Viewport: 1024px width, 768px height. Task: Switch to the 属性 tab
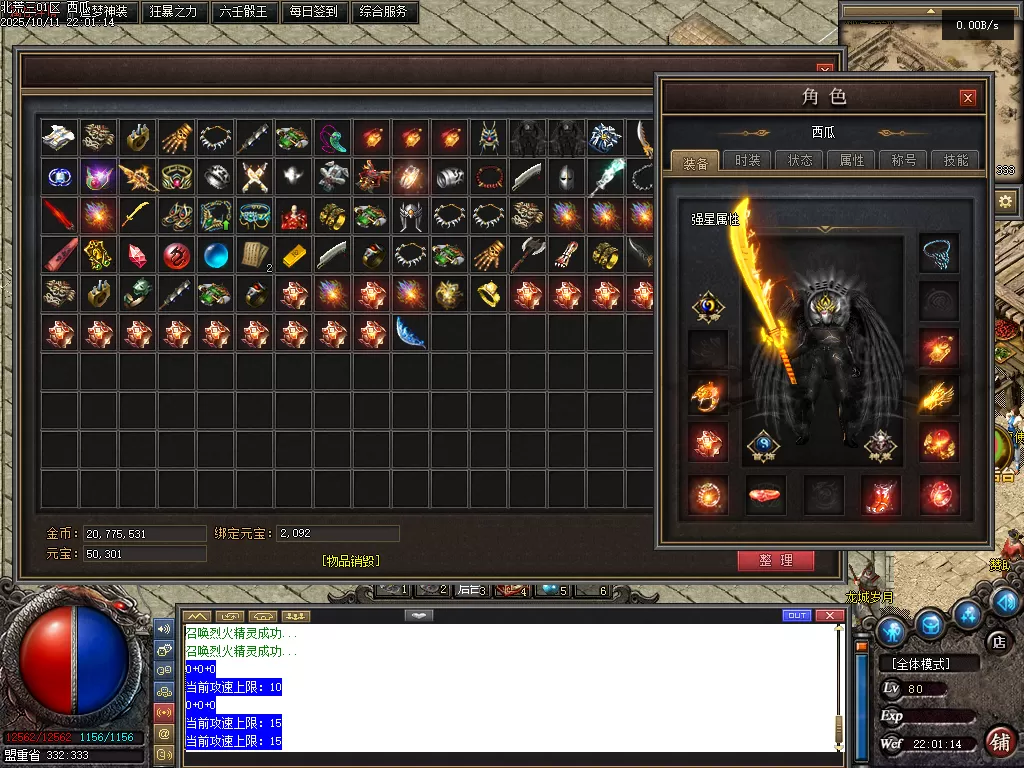(852, 160)
